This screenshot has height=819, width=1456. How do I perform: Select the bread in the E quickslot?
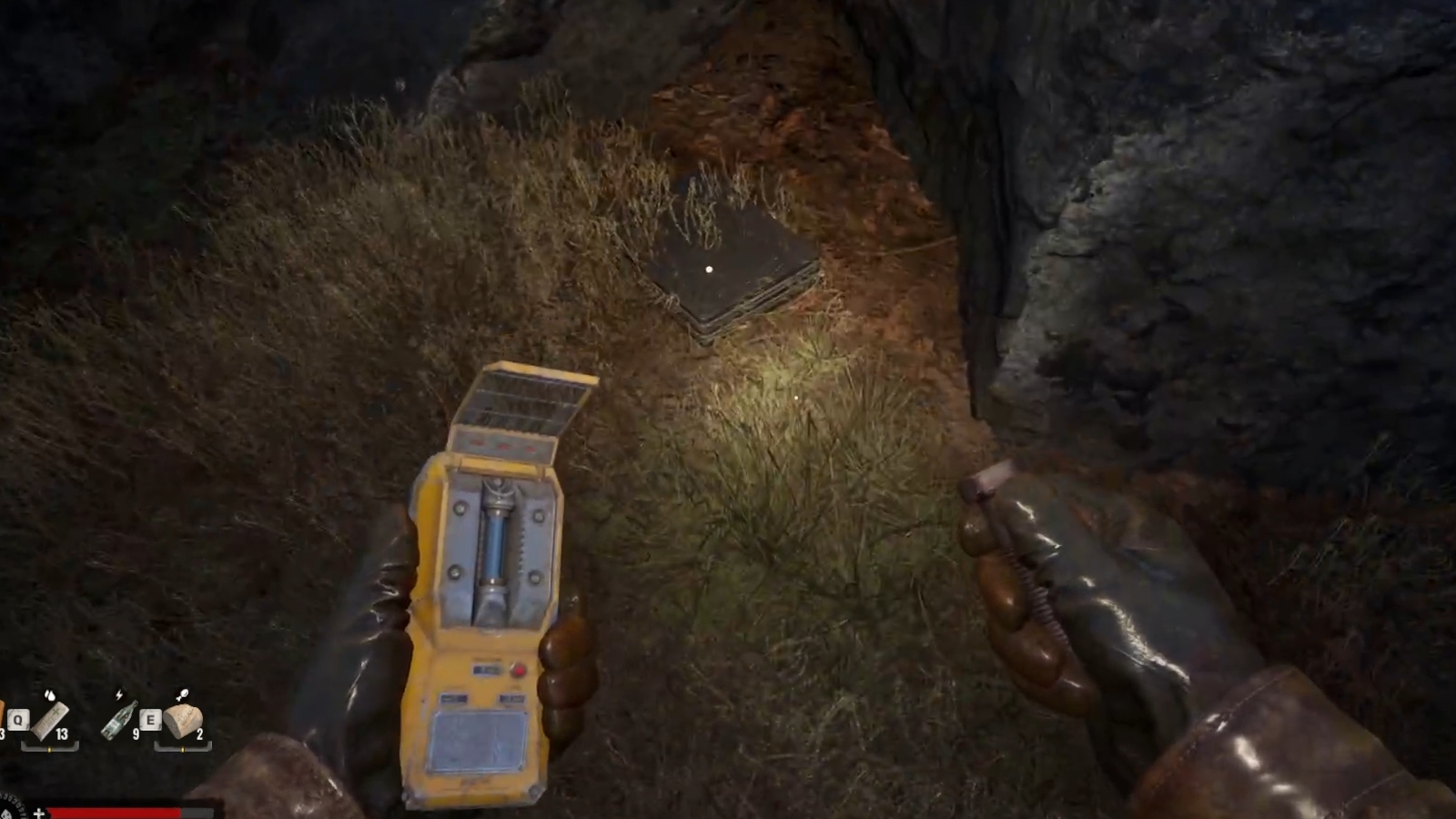(185, 722)
